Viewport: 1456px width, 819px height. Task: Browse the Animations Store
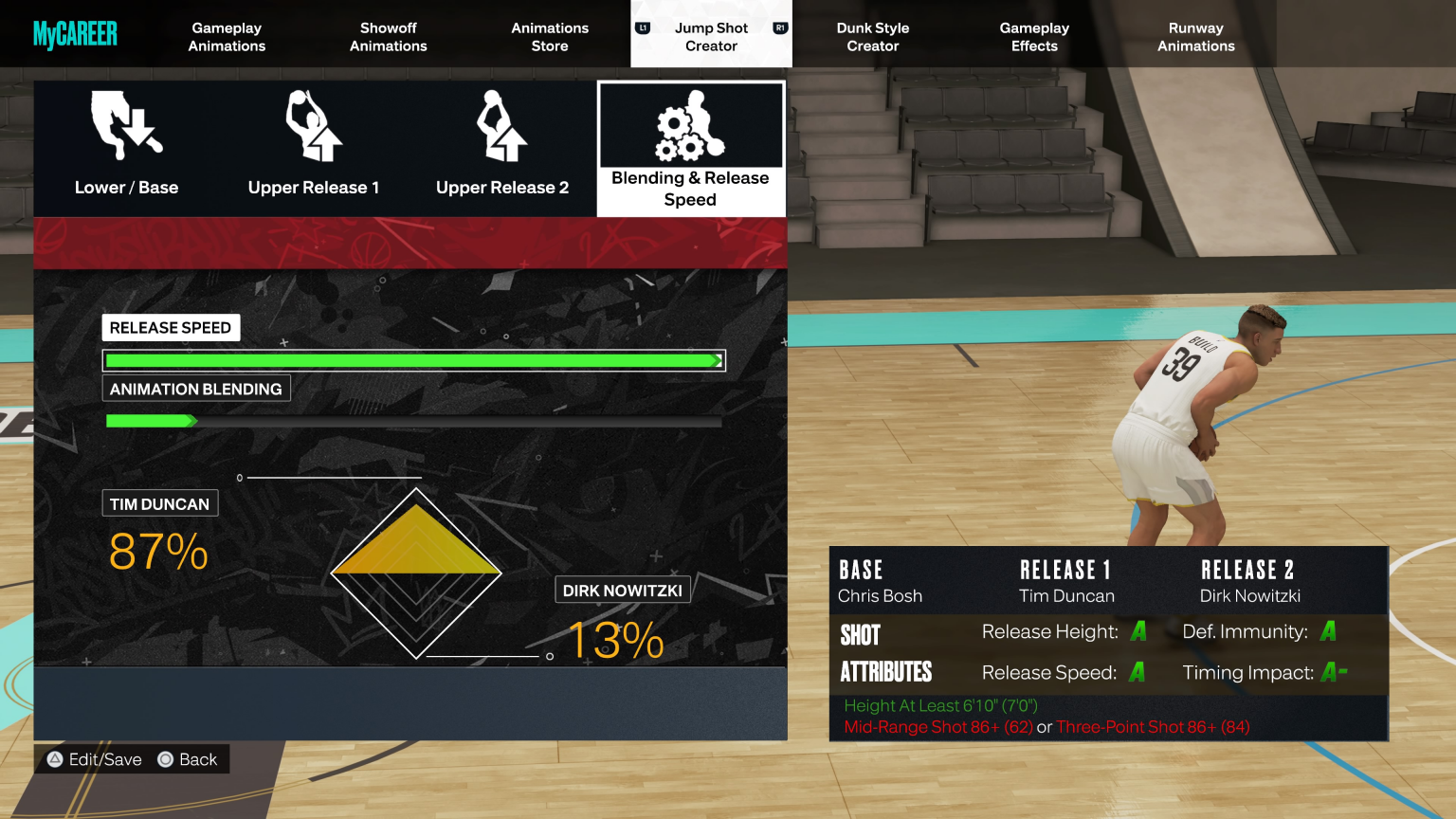550,37
